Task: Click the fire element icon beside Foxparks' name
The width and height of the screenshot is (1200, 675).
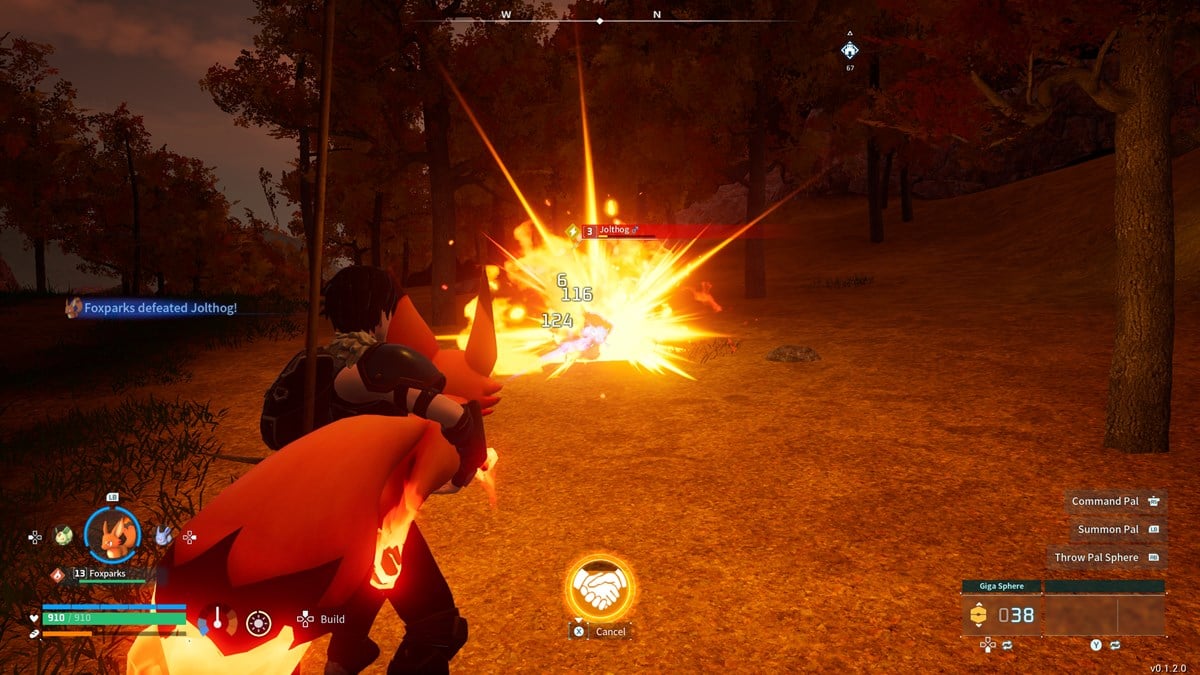Action: (x=58, y=574)
